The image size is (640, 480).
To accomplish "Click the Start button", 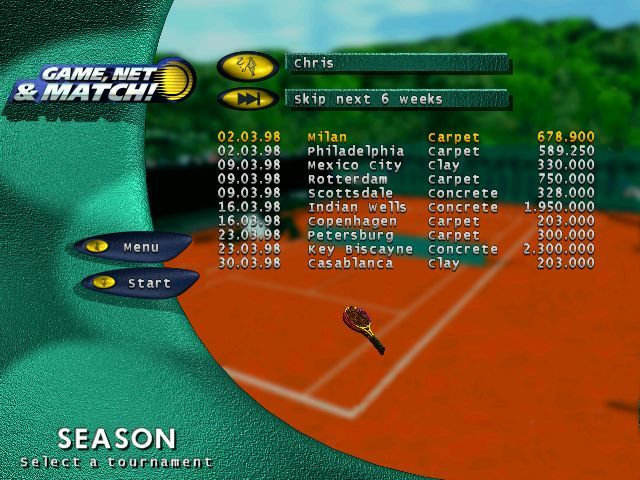I will pos(140,283).
